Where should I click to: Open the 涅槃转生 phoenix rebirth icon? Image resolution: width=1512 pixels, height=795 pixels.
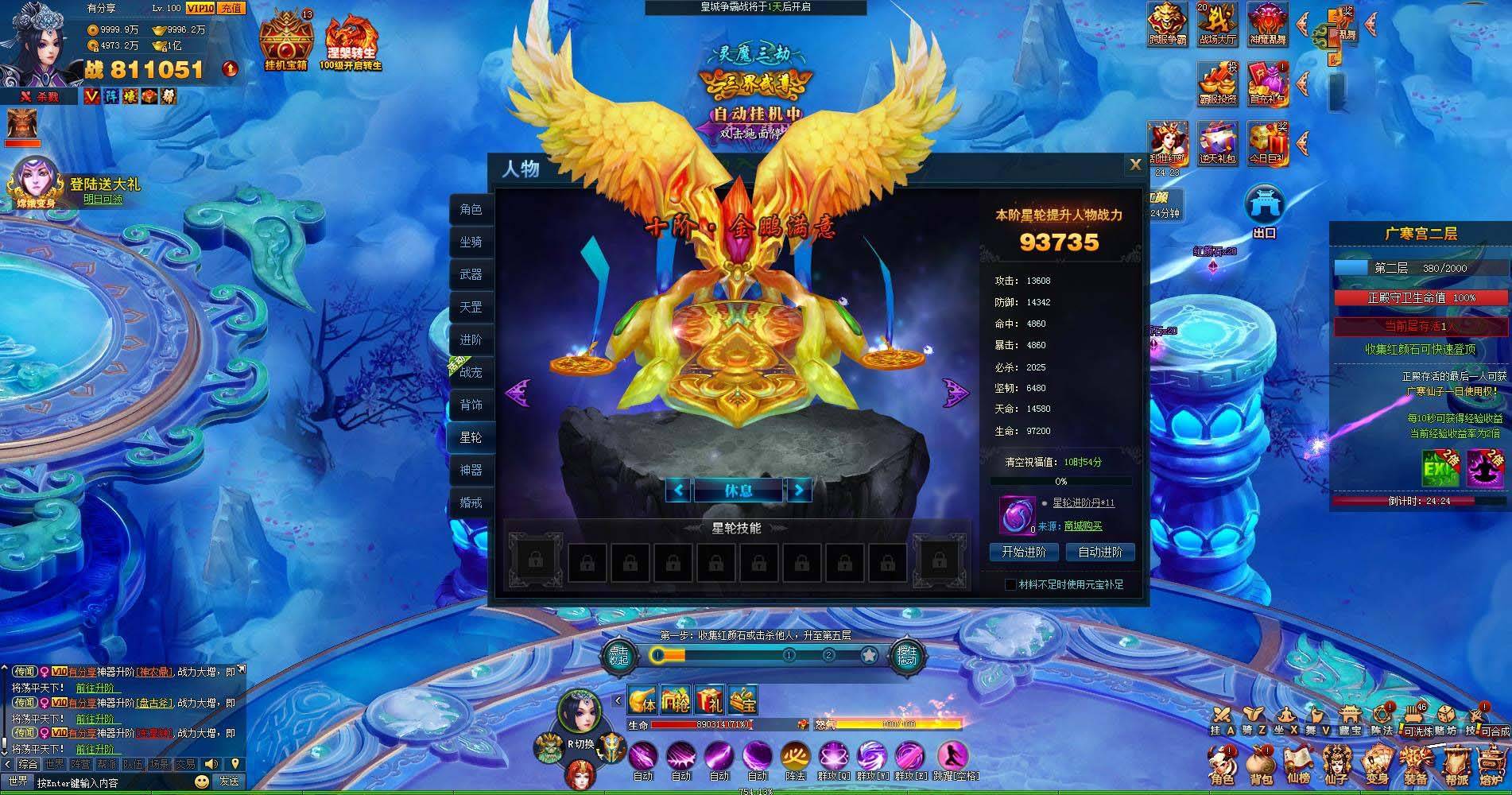(x=352, y=35)
